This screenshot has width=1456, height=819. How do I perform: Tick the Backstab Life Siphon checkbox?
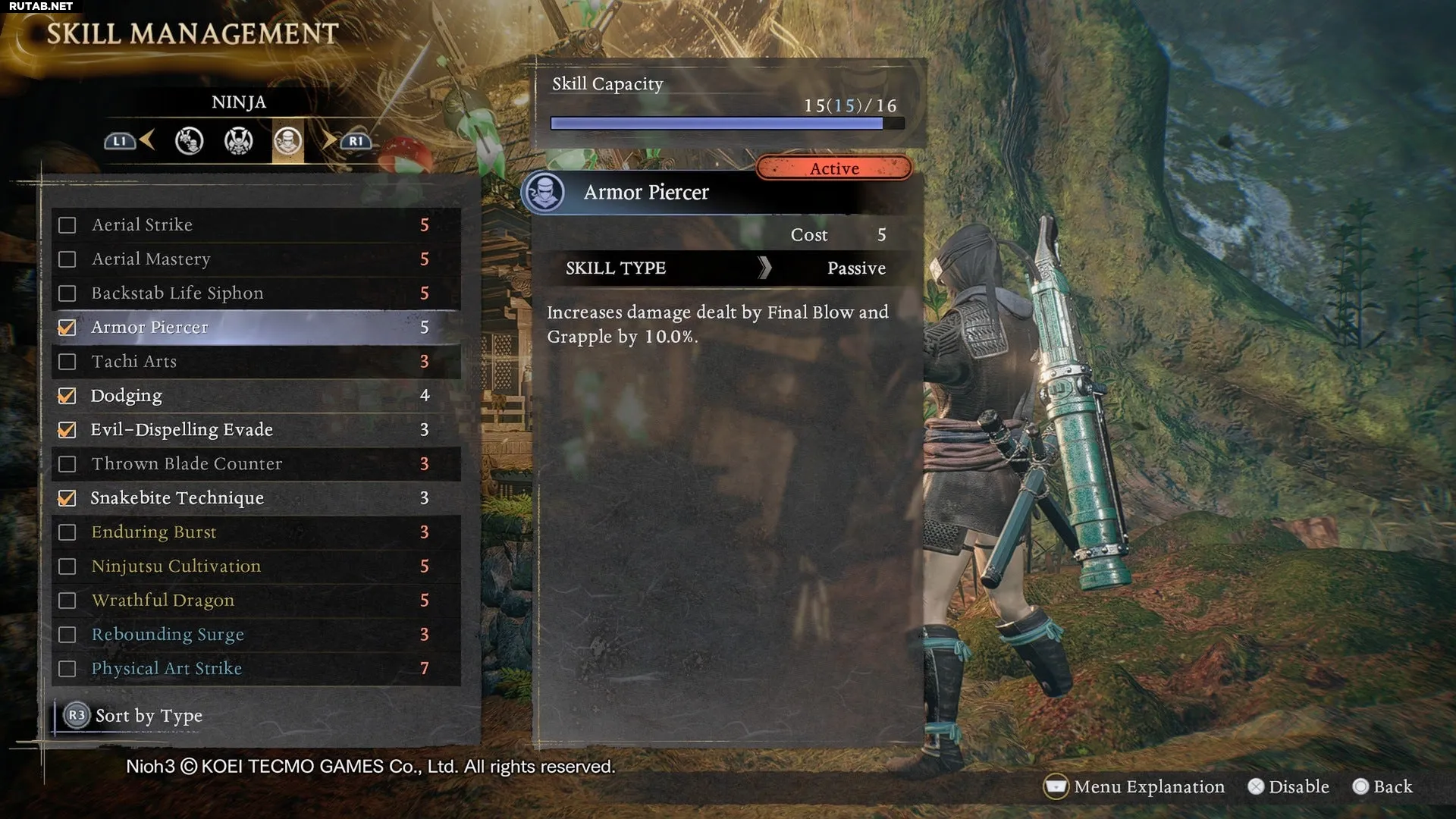coord(67,293)
